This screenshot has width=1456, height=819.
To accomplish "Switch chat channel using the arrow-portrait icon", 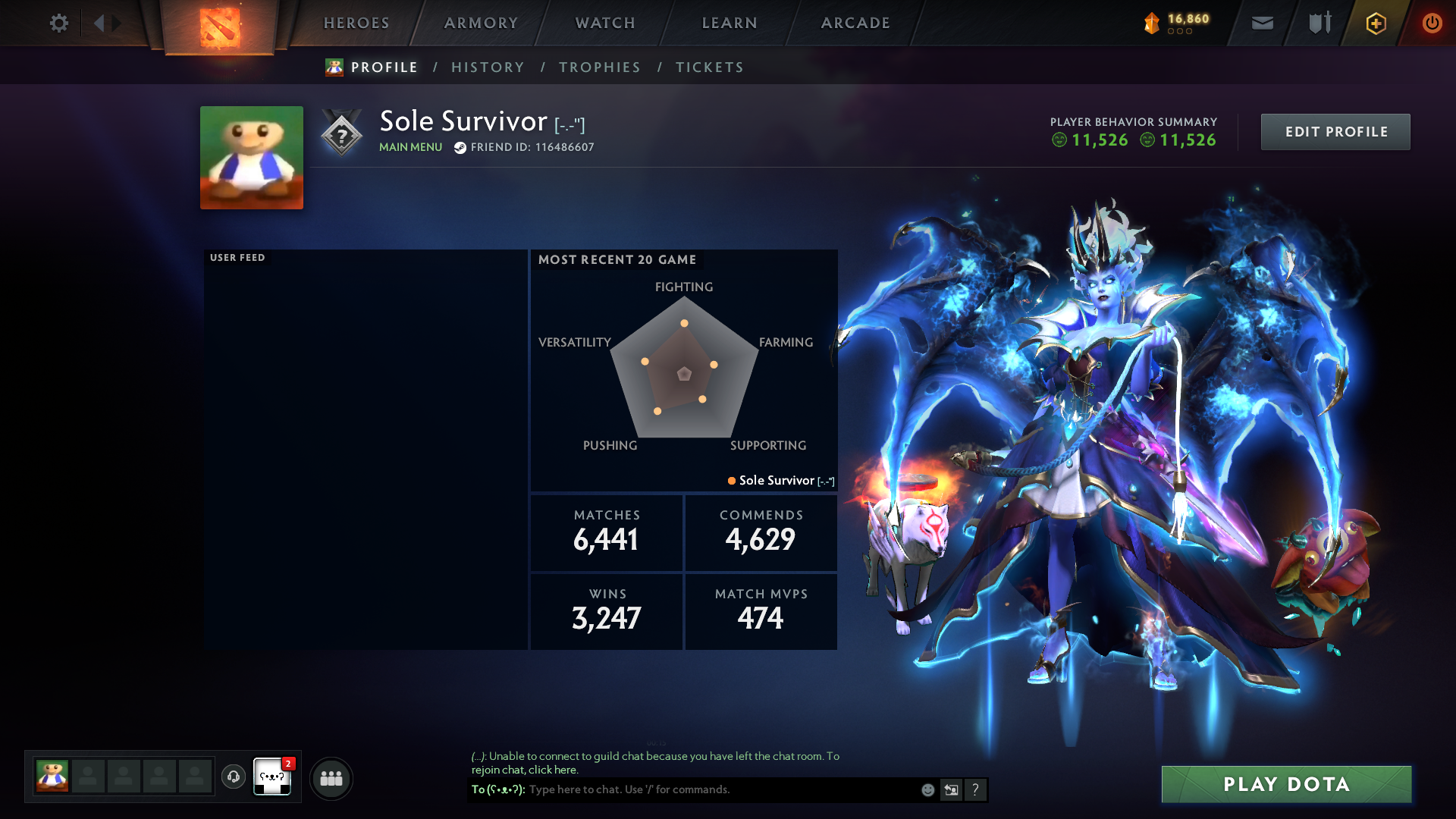I will pos(951,789).
